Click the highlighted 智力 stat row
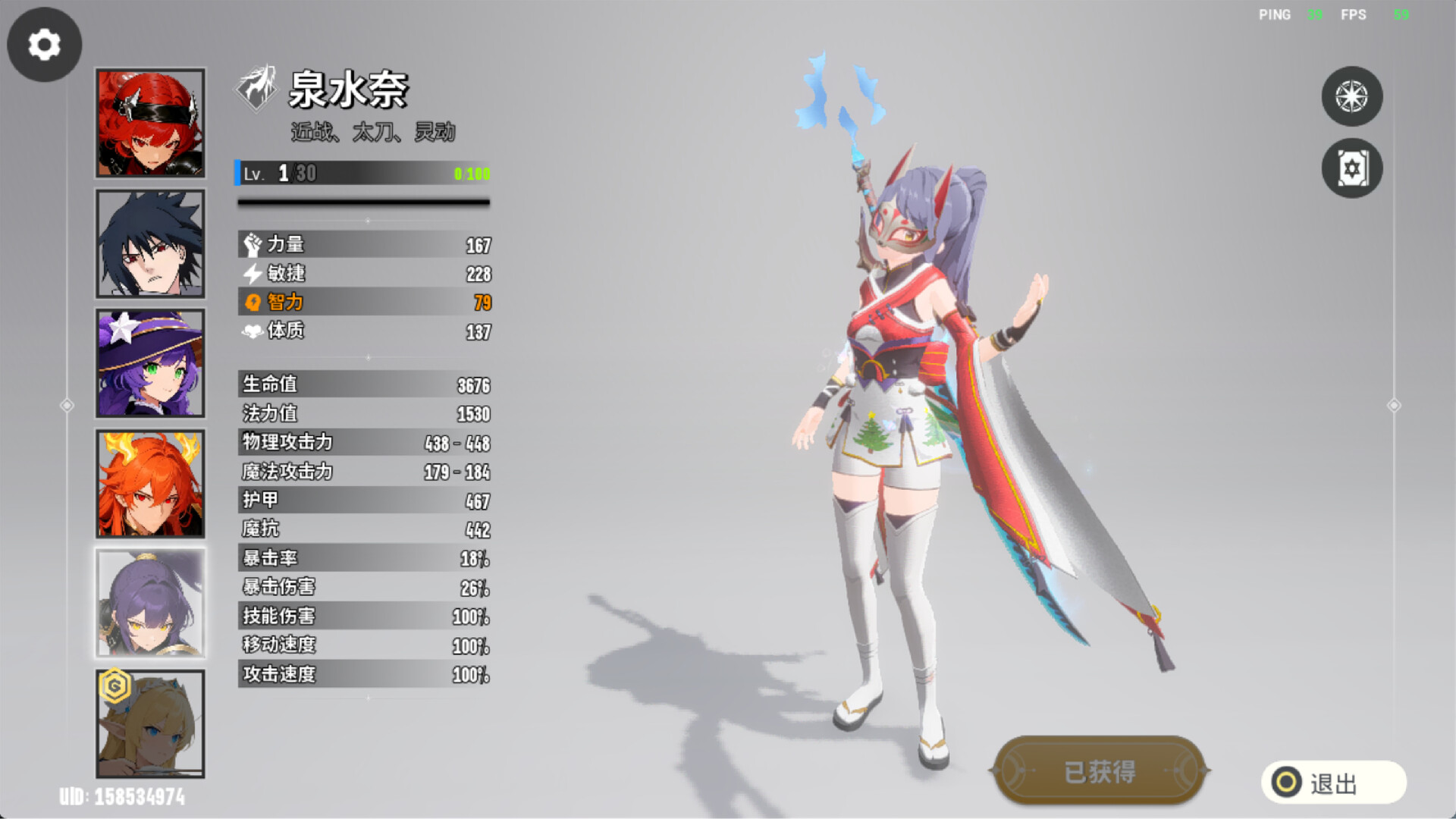 (x=364, y=303)
